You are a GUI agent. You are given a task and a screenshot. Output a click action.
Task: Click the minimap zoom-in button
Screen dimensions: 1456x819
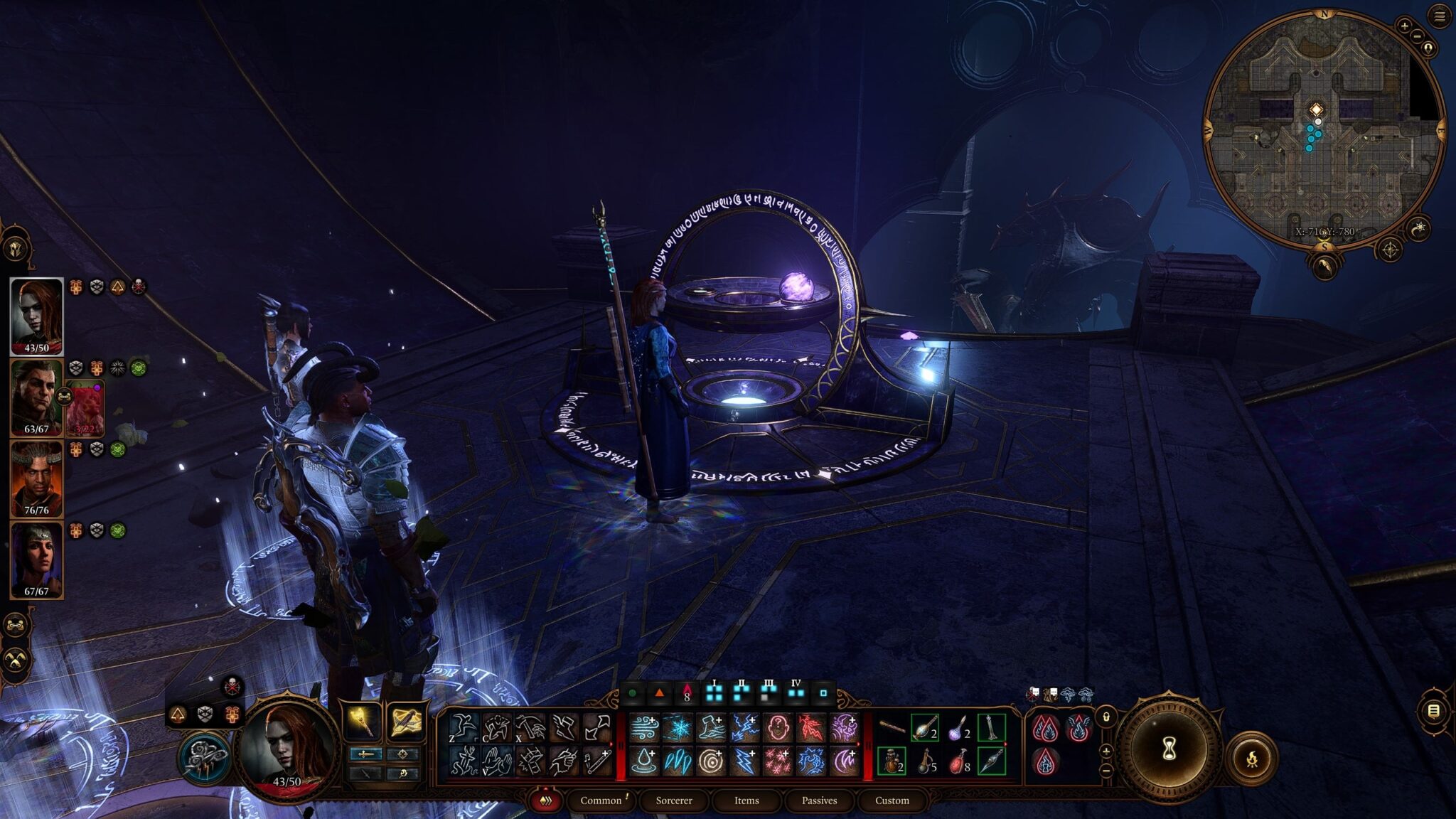[1405, 26]
